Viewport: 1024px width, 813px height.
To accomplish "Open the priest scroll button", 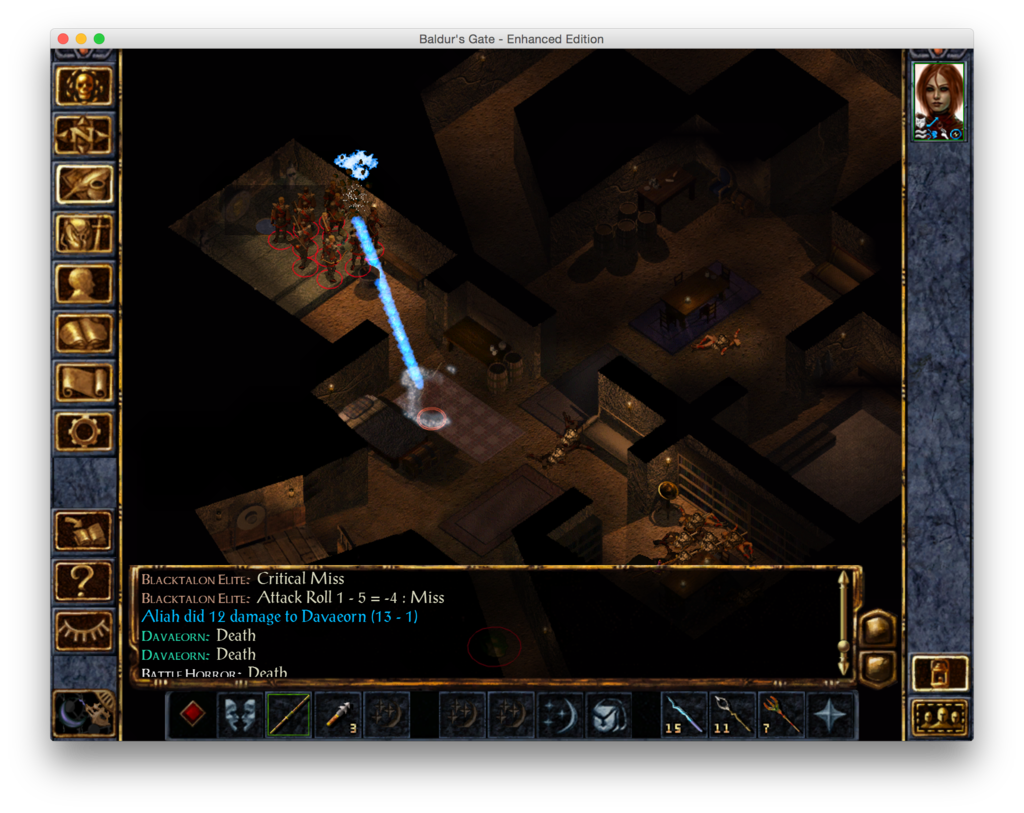I will [x=84, y=382].
